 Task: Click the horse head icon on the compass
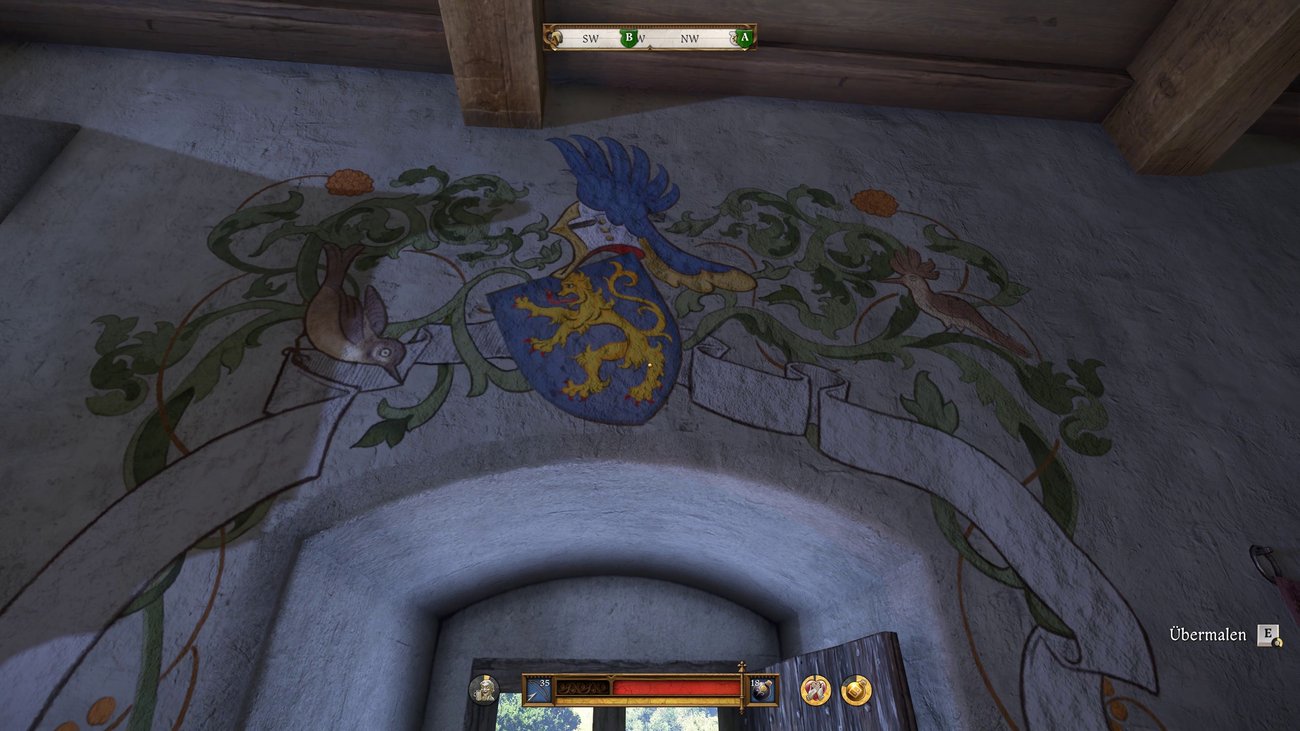[x=556, y=38]
